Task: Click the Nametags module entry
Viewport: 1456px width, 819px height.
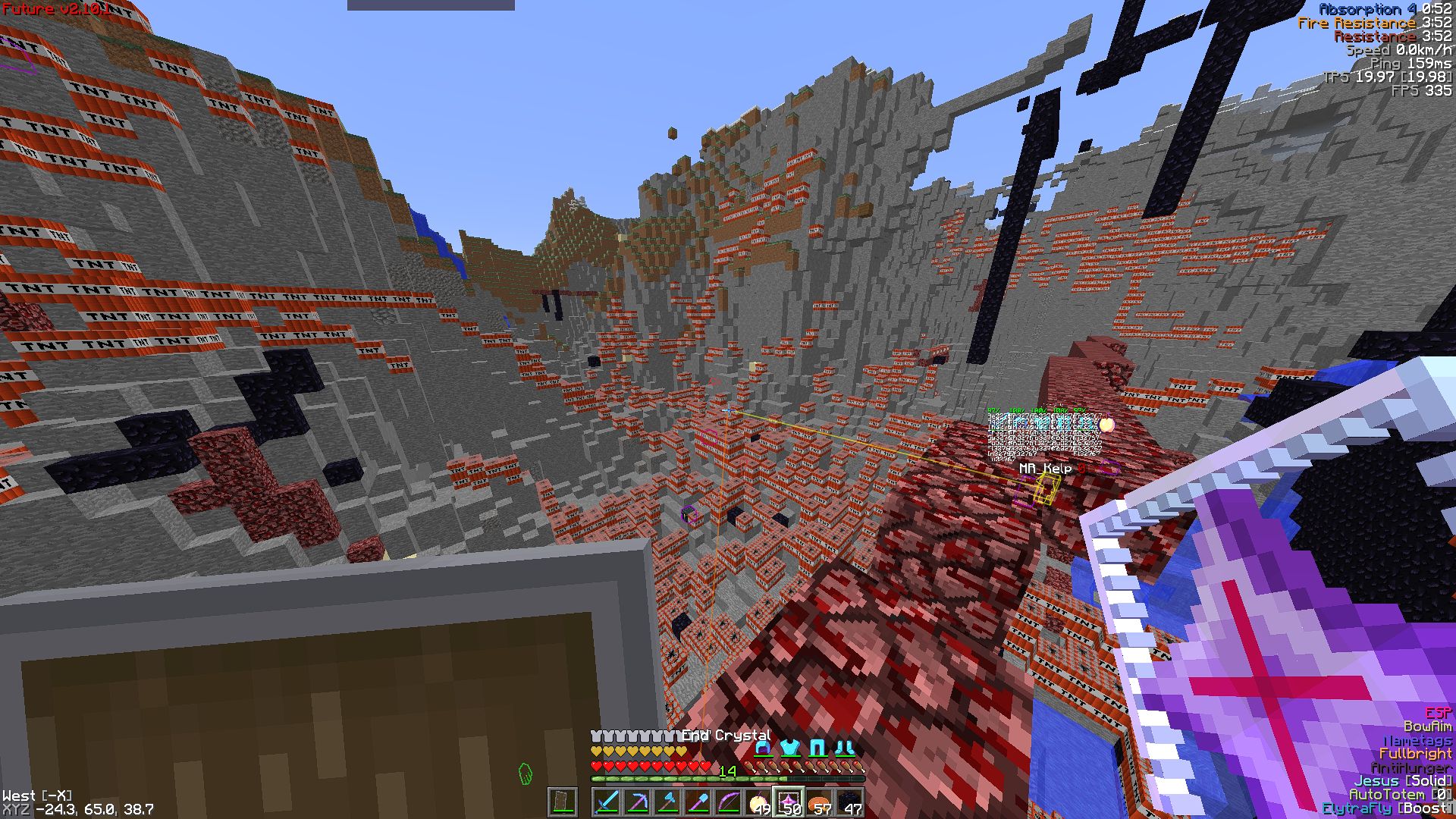Action: (x=1417, y=740)
